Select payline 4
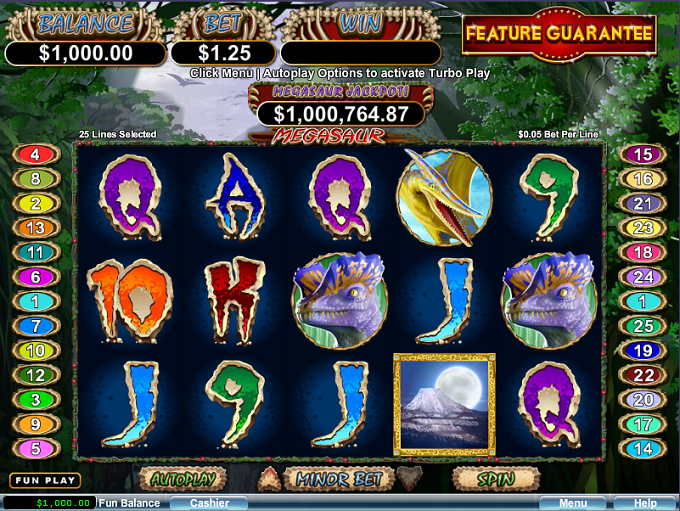Image resolution: width=680 pixels, height=511 pixels. tap(35, 155)
